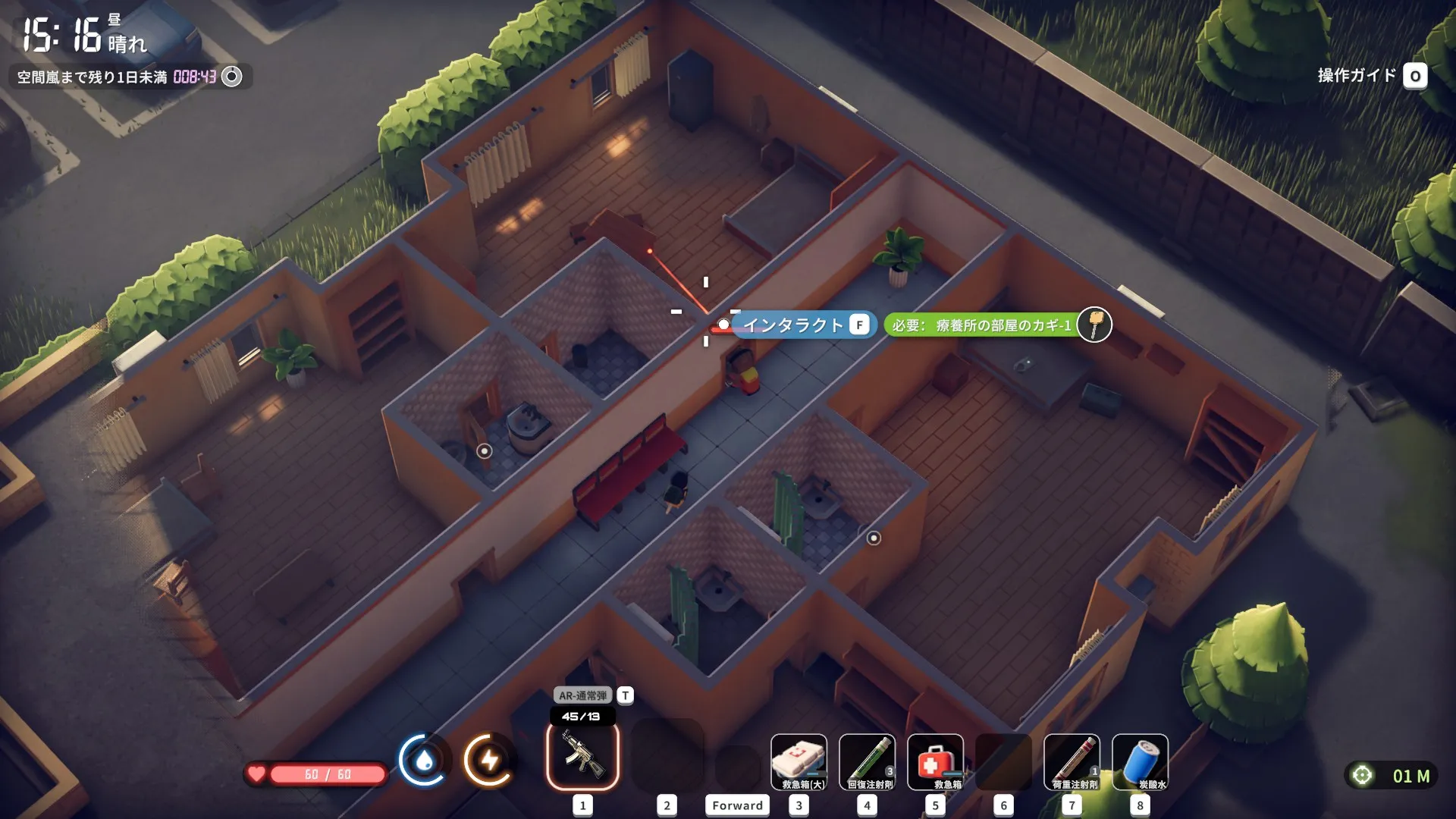Image resolution: width=1456 pixels, height=819 pixels.
Task: Select the assault rifle weapon slot
Action: [582, 755]
